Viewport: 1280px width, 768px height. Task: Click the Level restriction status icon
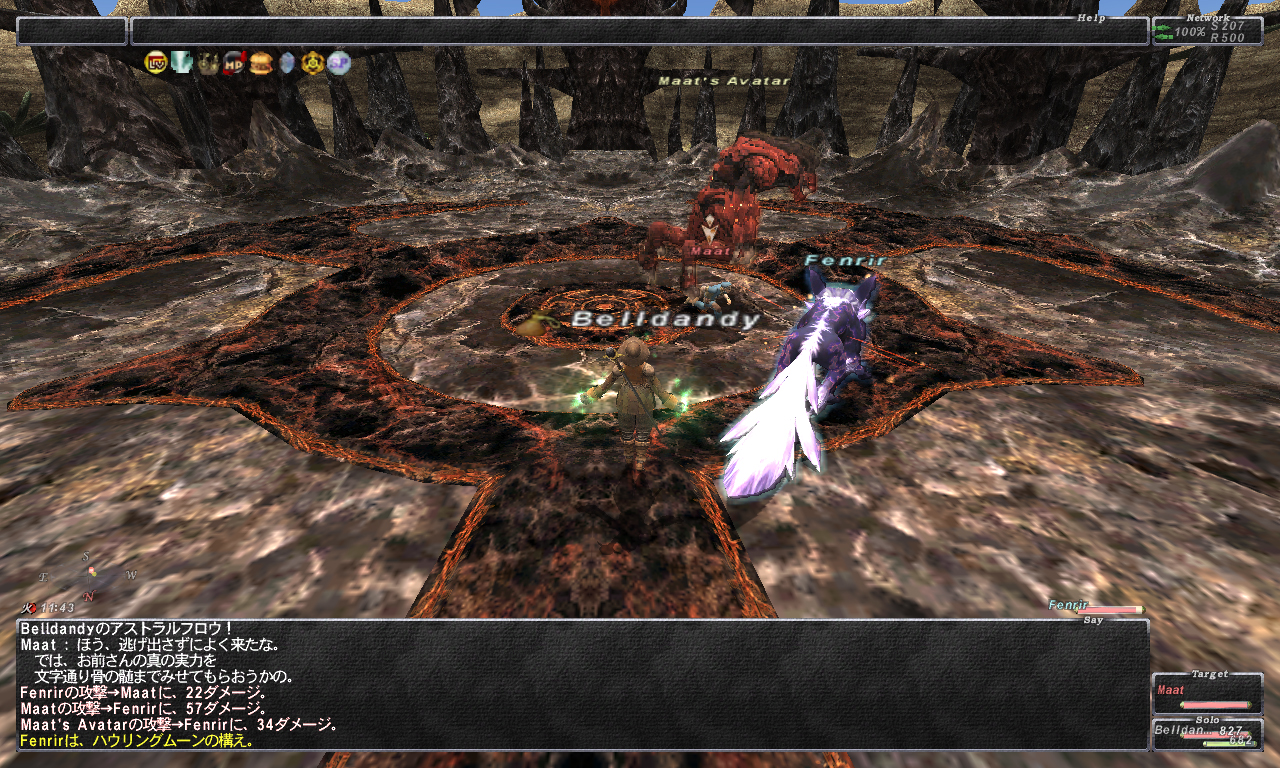155,63
